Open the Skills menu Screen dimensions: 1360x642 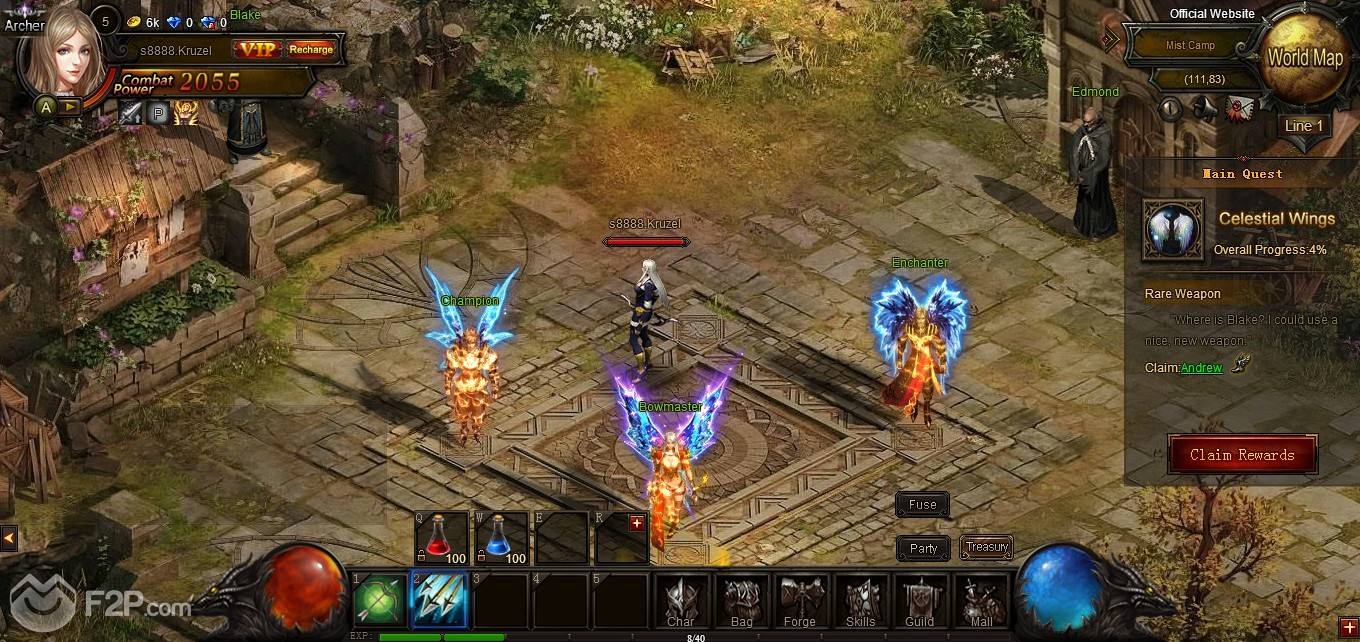click(x=860, y=600)
